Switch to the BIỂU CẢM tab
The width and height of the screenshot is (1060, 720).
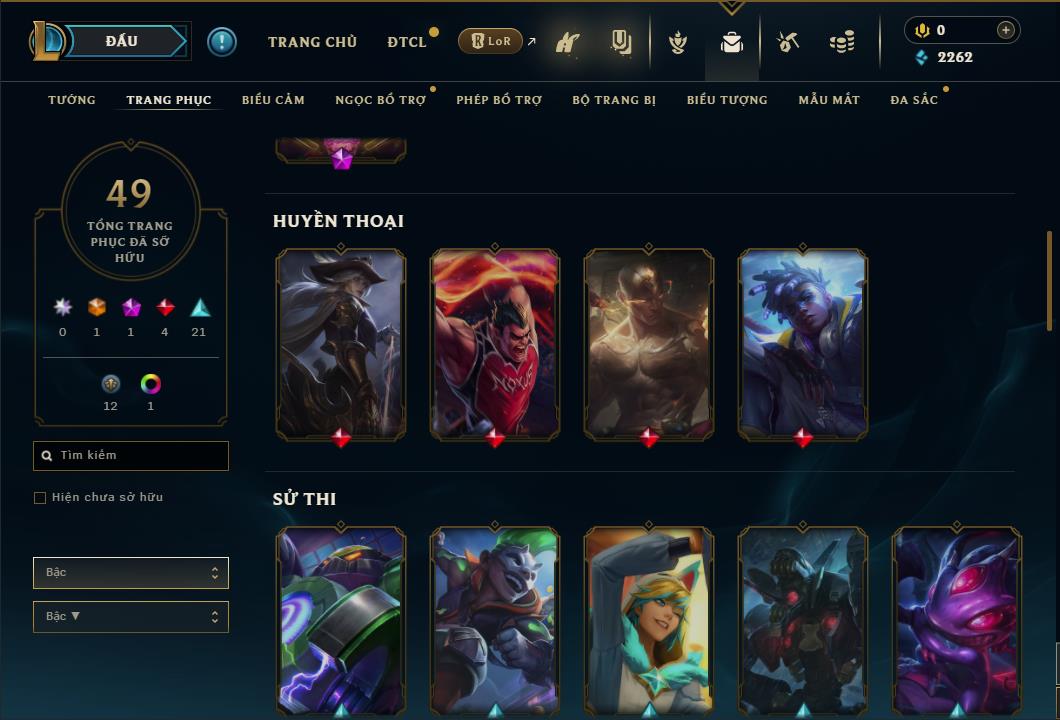click(273, 100)
